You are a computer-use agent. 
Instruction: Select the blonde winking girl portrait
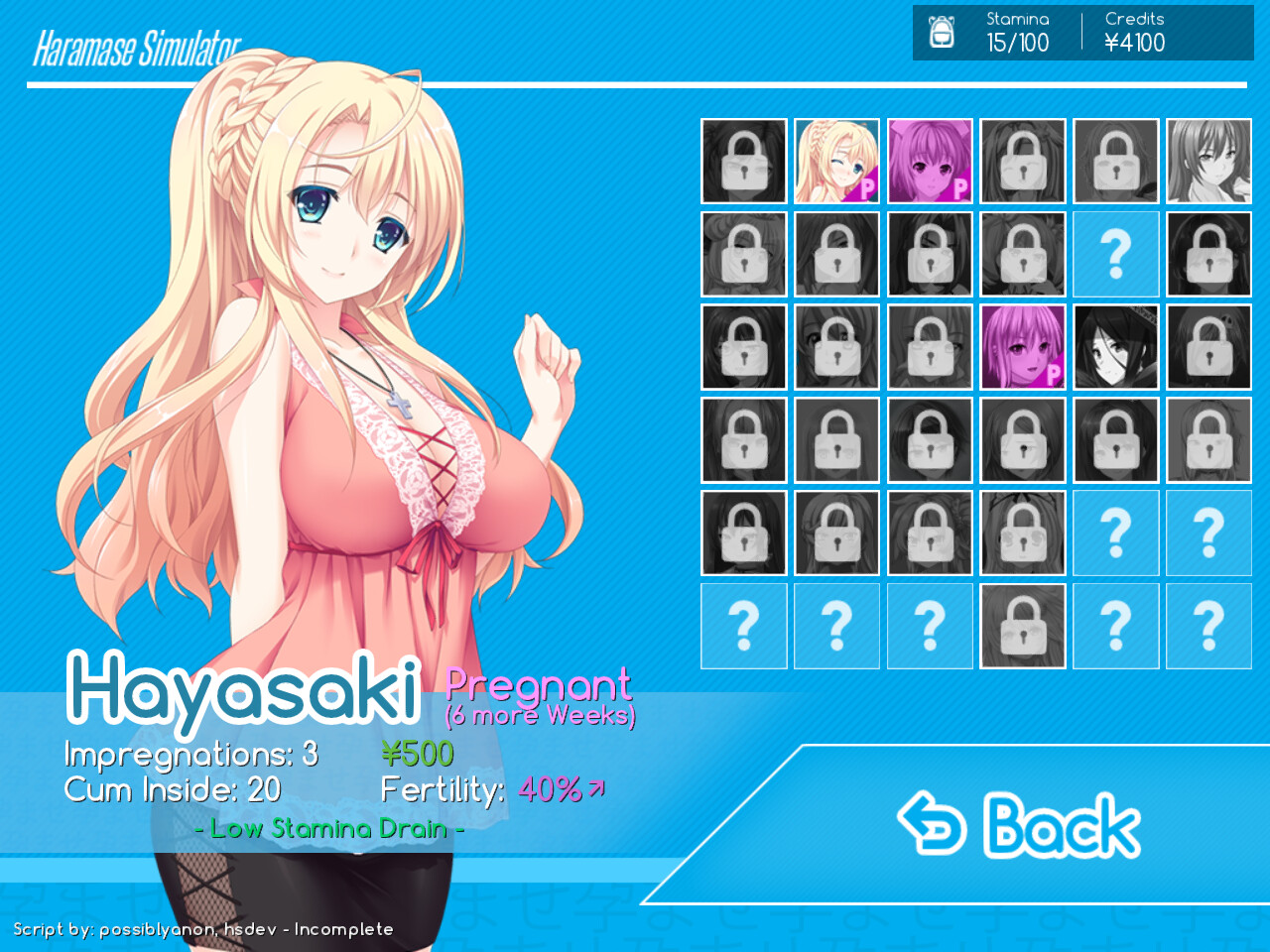[836, 161]
